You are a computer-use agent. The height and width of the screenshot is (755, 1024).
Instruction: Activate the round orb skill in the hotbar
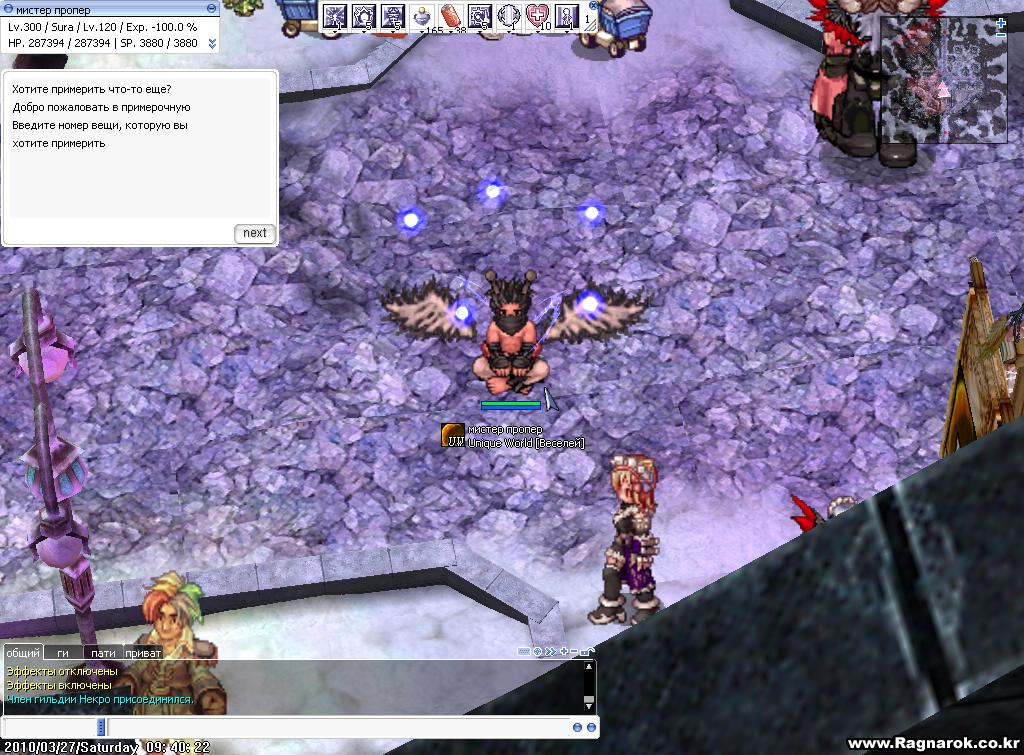509,16
